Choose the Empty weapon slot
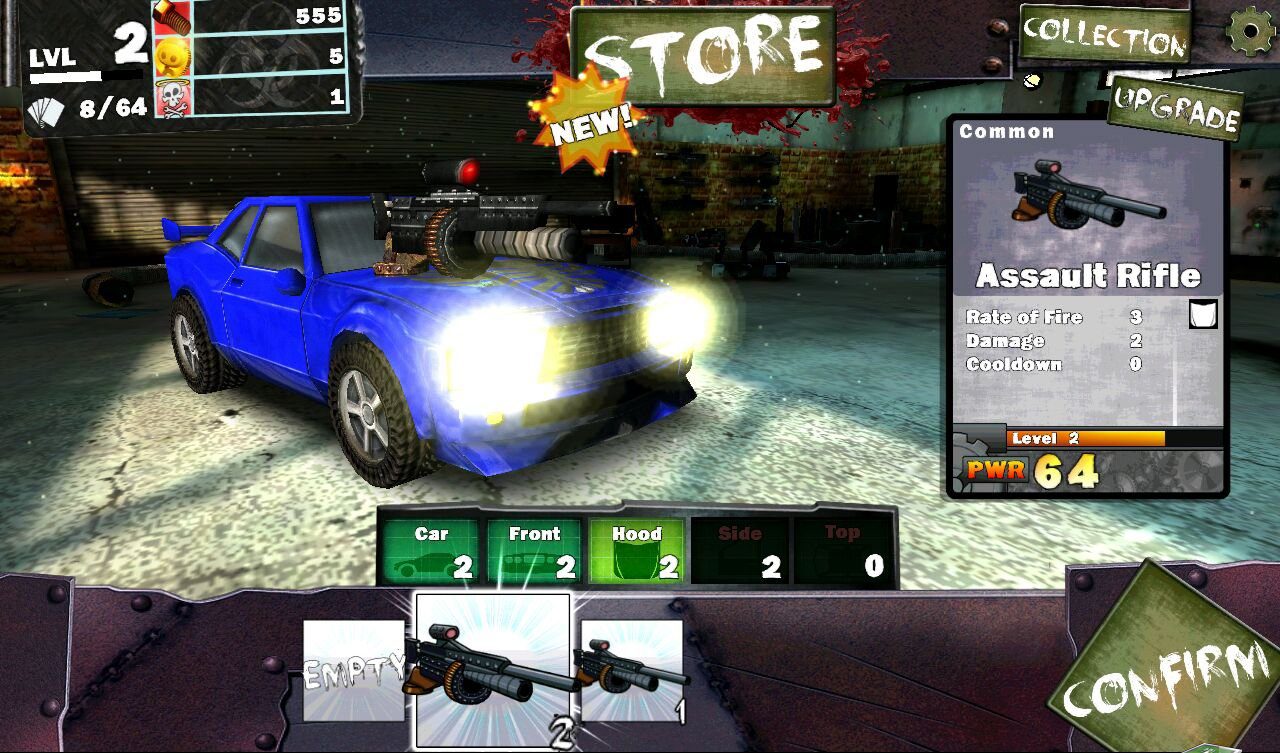The width and height of the screenshot is (1280, 753). tap(353, 670)
